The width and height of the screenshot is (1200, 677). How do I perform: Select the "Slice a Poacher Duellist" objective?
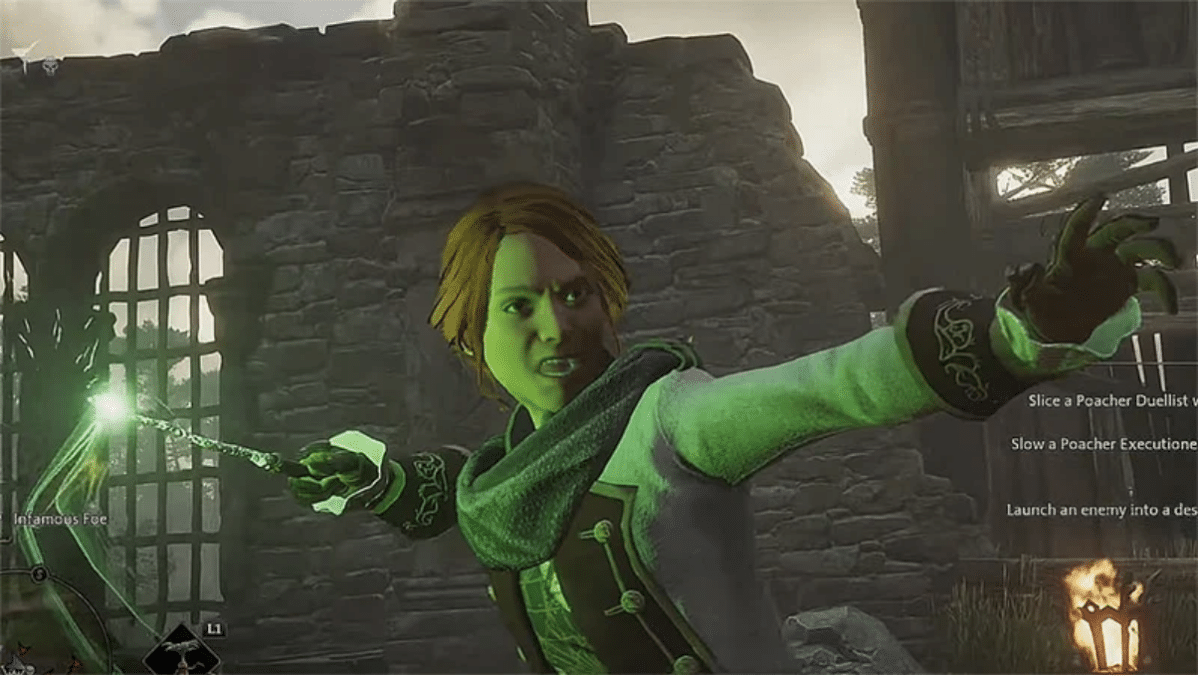[1112, 400]
